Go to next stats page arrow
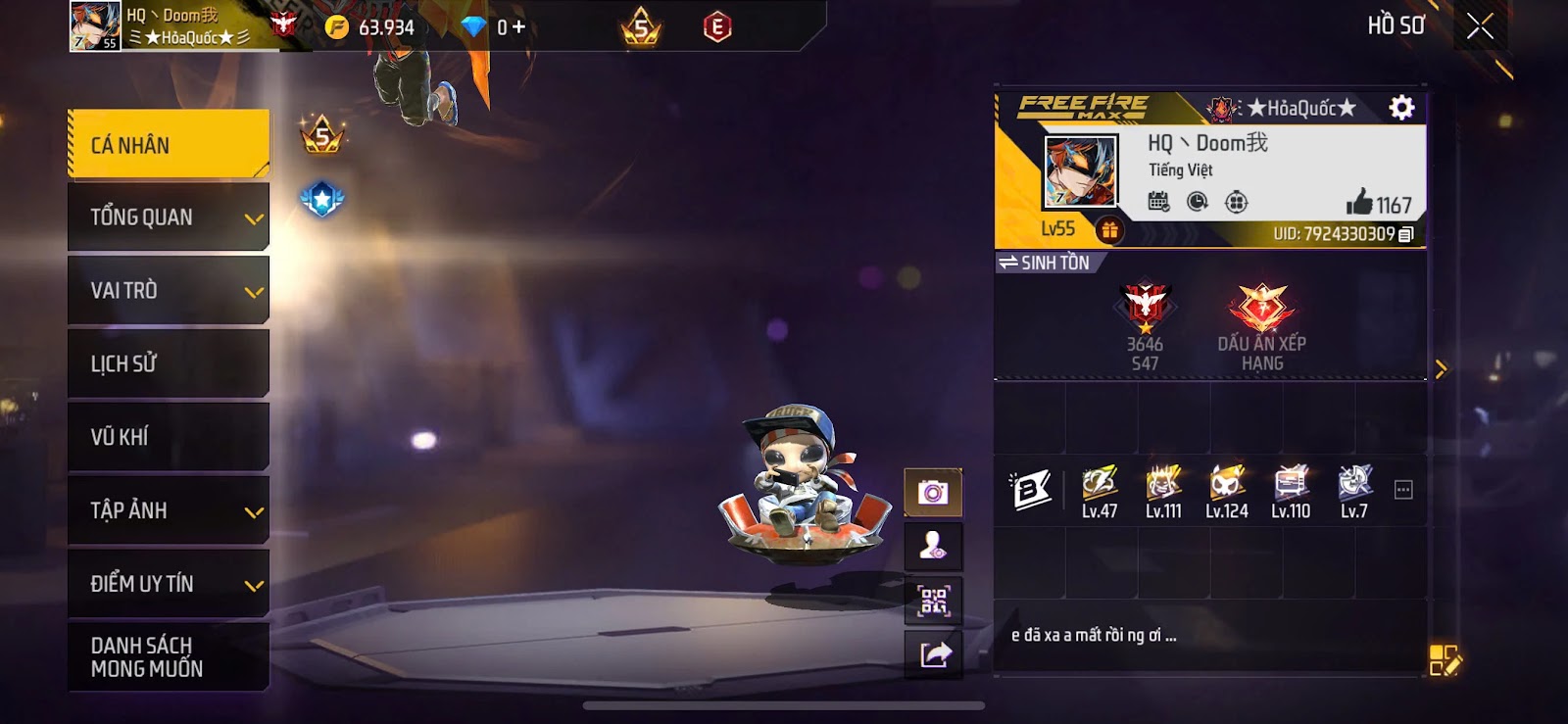Image resolution: width=1568 pixels, height=724 pixels. click(1441, 369)
